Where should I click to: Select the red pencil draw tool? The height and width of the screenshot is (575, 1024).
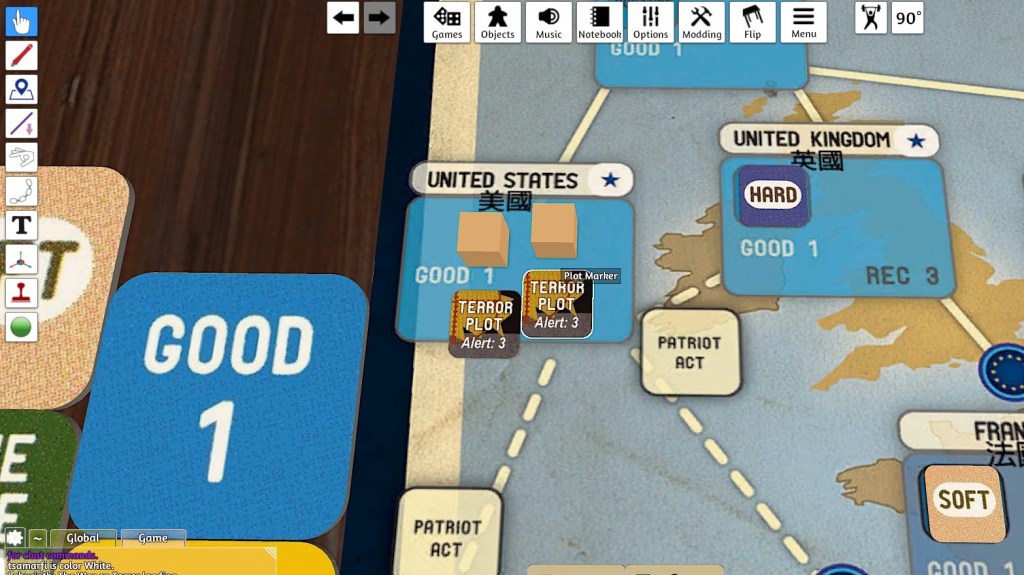point(21,56)
